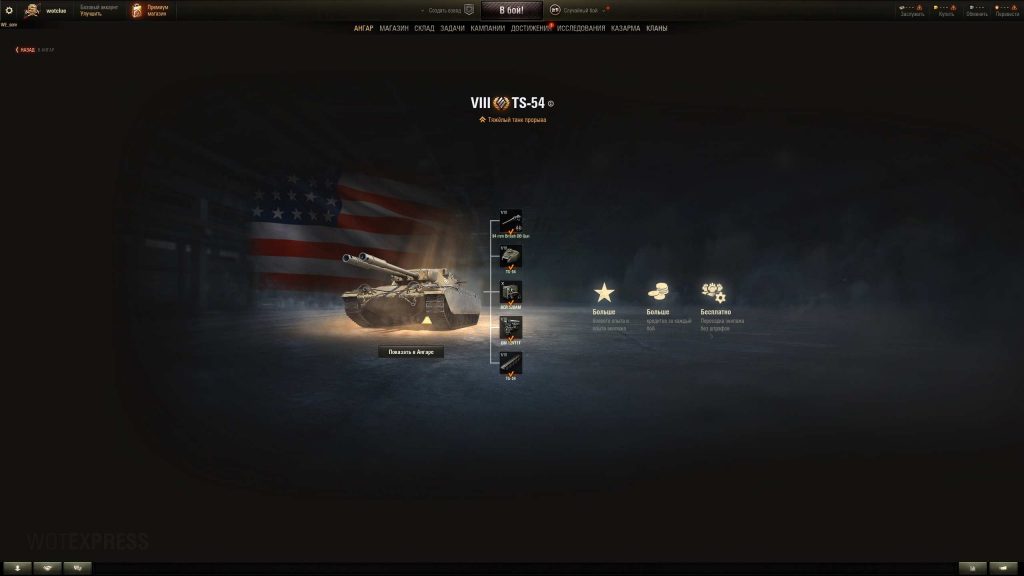Go to the СКЛАД tab
The image size is (1024, 576).
click(x=424, y=28)
